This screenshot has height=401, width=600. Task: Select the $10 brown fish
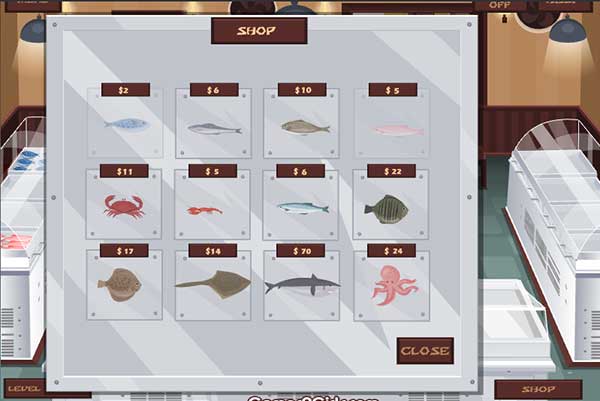click(302, 126)
